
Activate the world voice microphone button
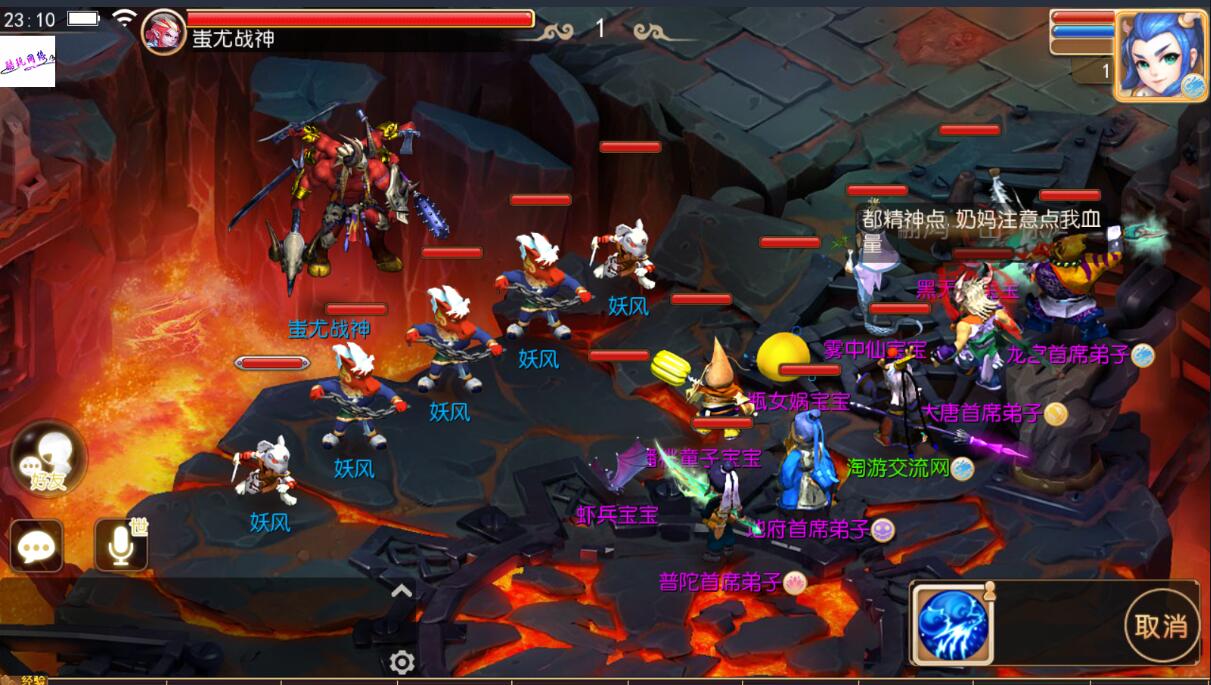point(121,545)
